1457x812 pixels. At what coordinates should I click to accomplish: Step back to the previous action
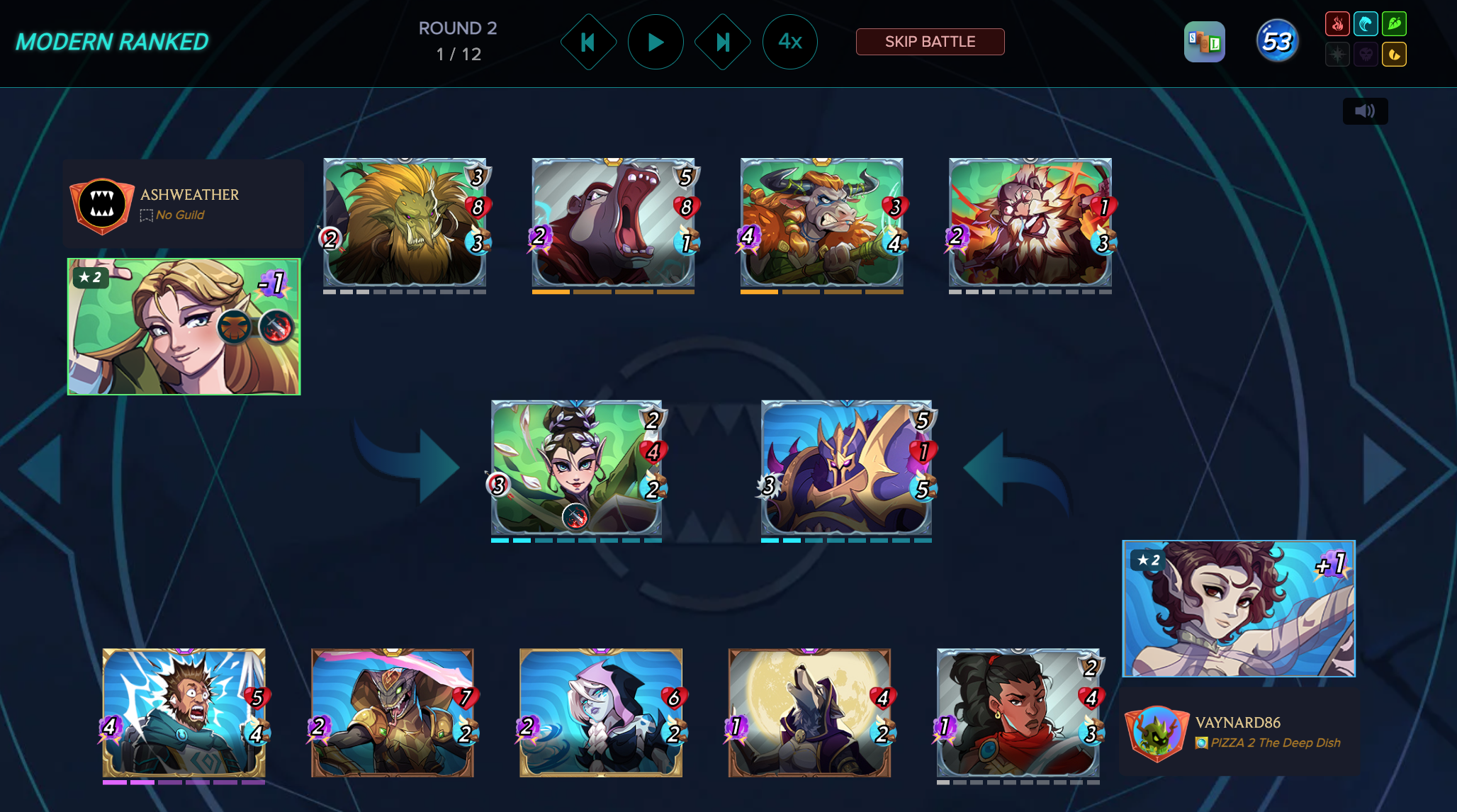588,43
